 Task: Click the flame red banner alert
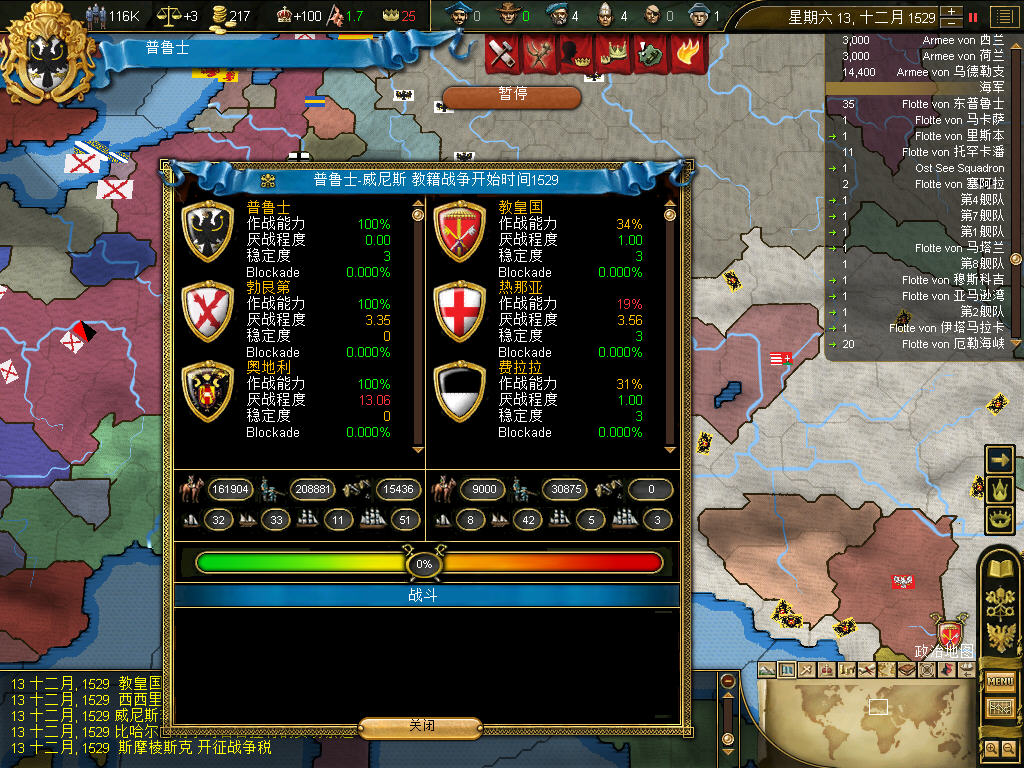685,54
